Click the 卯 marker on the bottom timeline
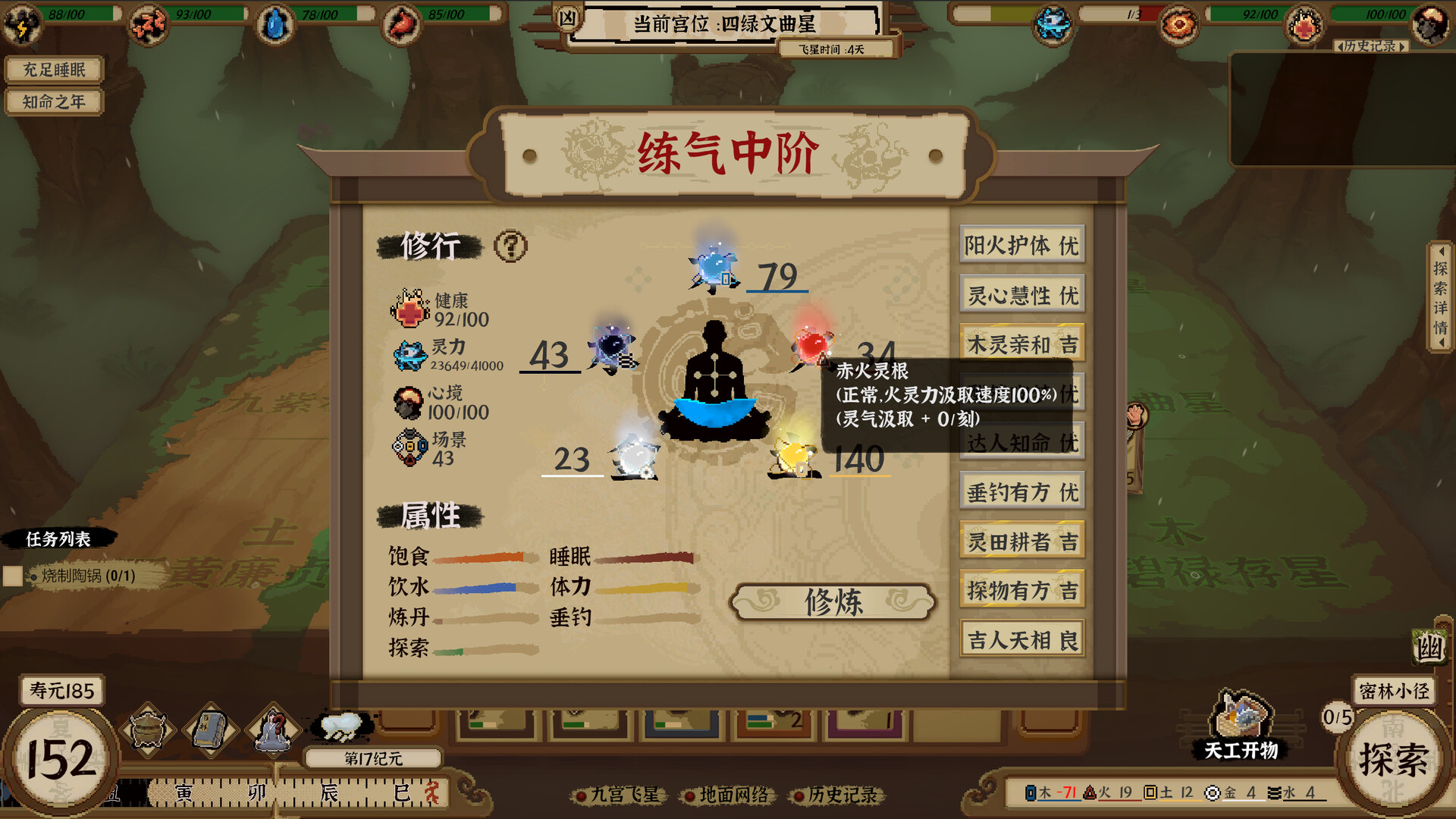The image size is (1456, 819). tap(258, 792)
